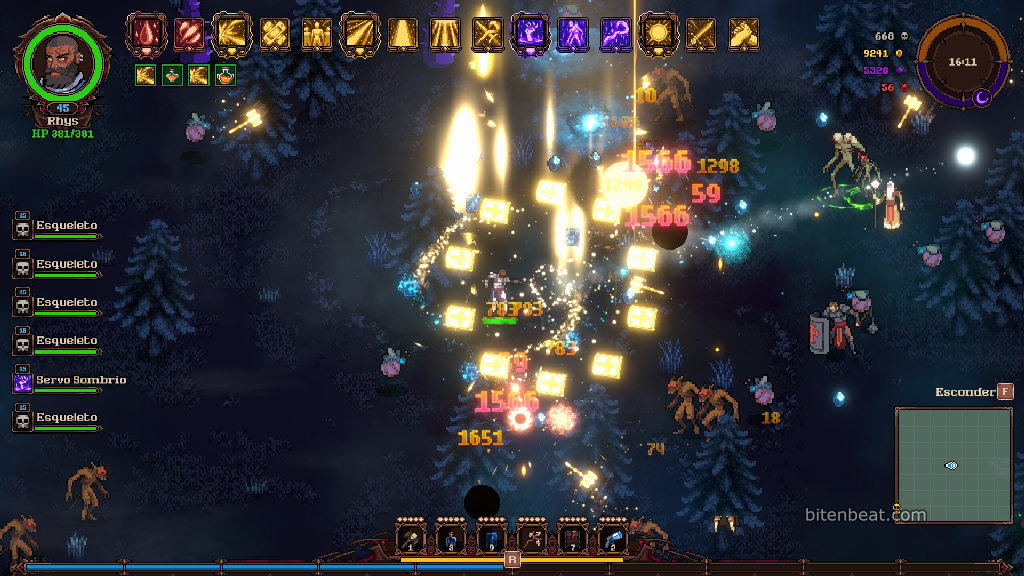Use the hammer item in hotbar
This screenshot has height=576, width=1024.
coord(411,538)
